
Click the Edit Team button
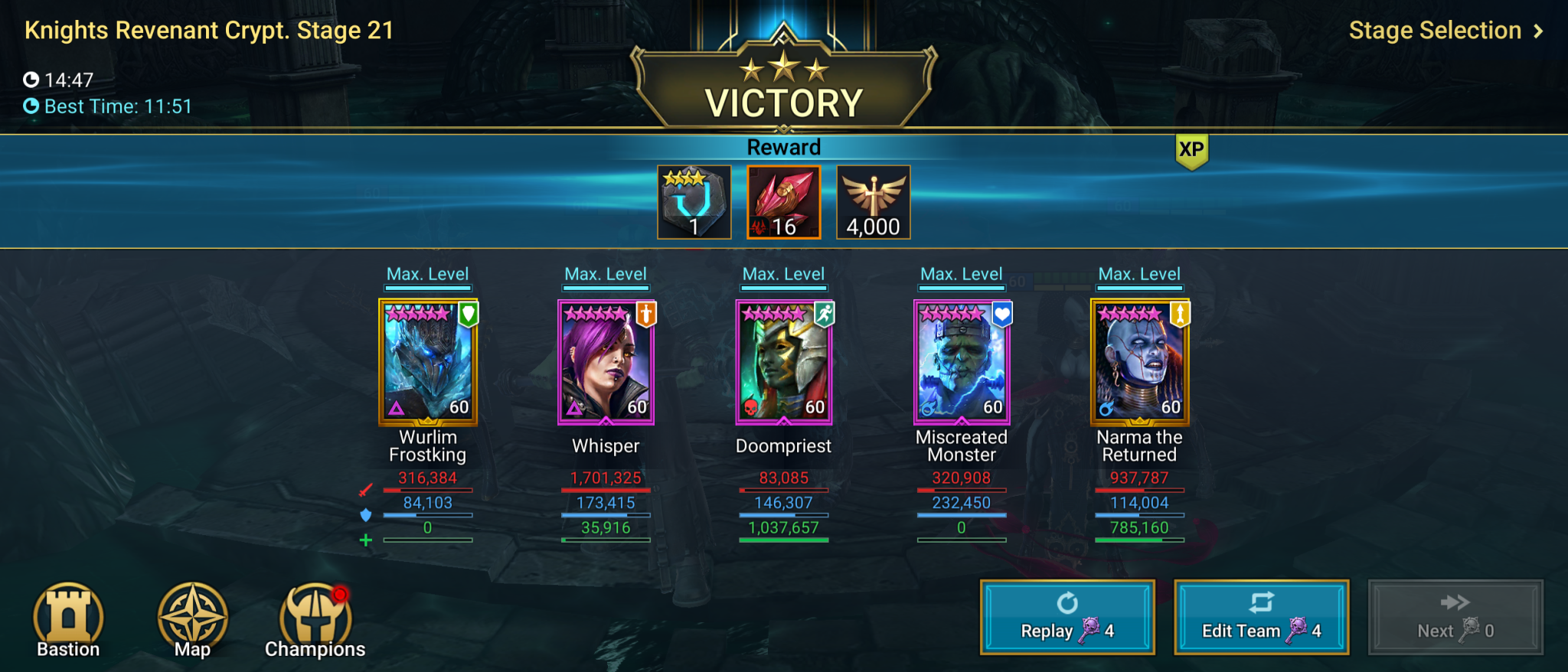point(1261,617)
